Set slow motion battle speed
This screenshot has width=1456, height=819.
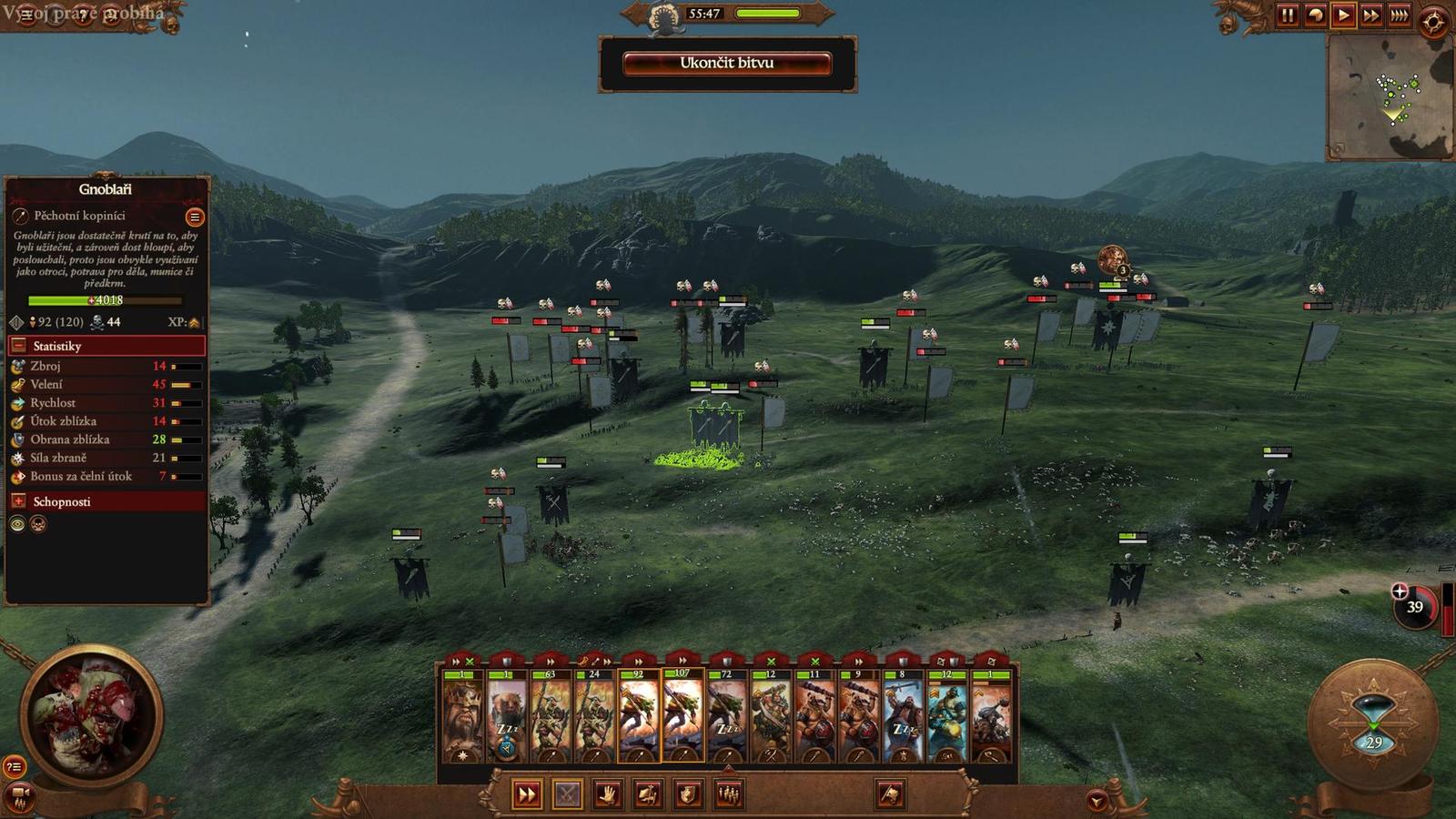1316,15
